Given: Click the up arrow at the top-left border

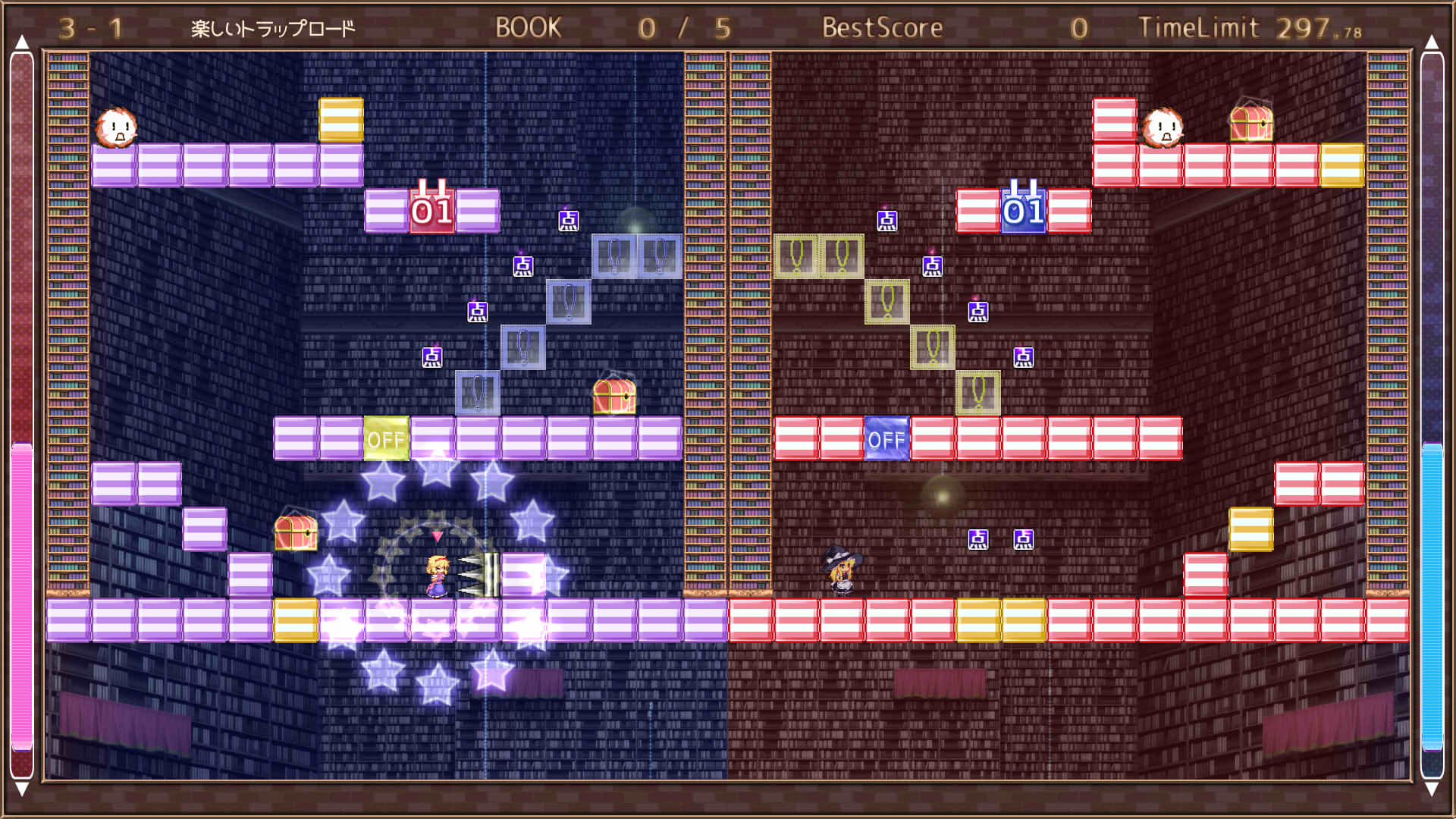Looking at the screenshot, I should (x=23, y=42).
